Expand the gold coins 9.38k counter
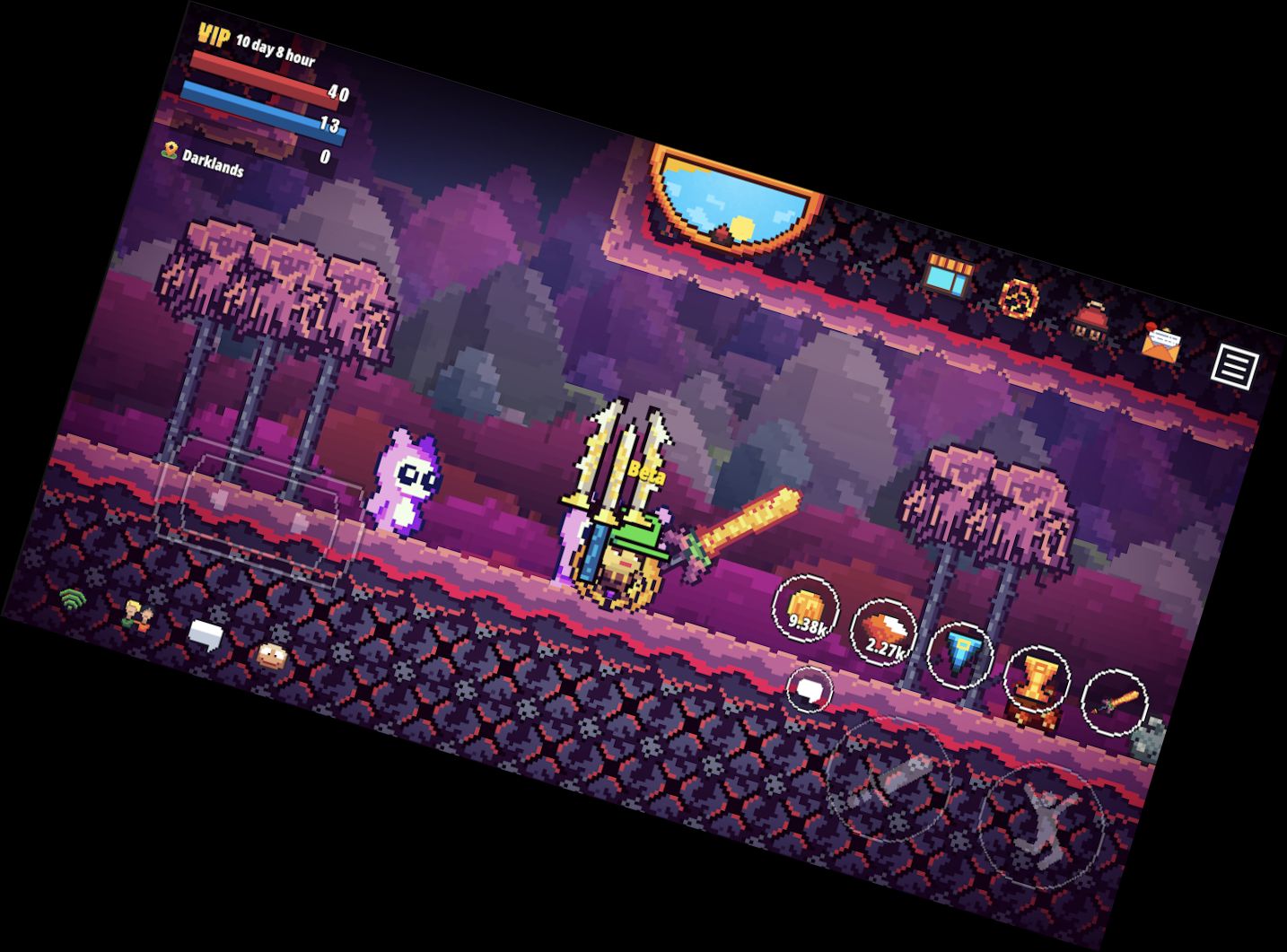The height and width of the screenshot is (952, 1287). pos(805,607)
